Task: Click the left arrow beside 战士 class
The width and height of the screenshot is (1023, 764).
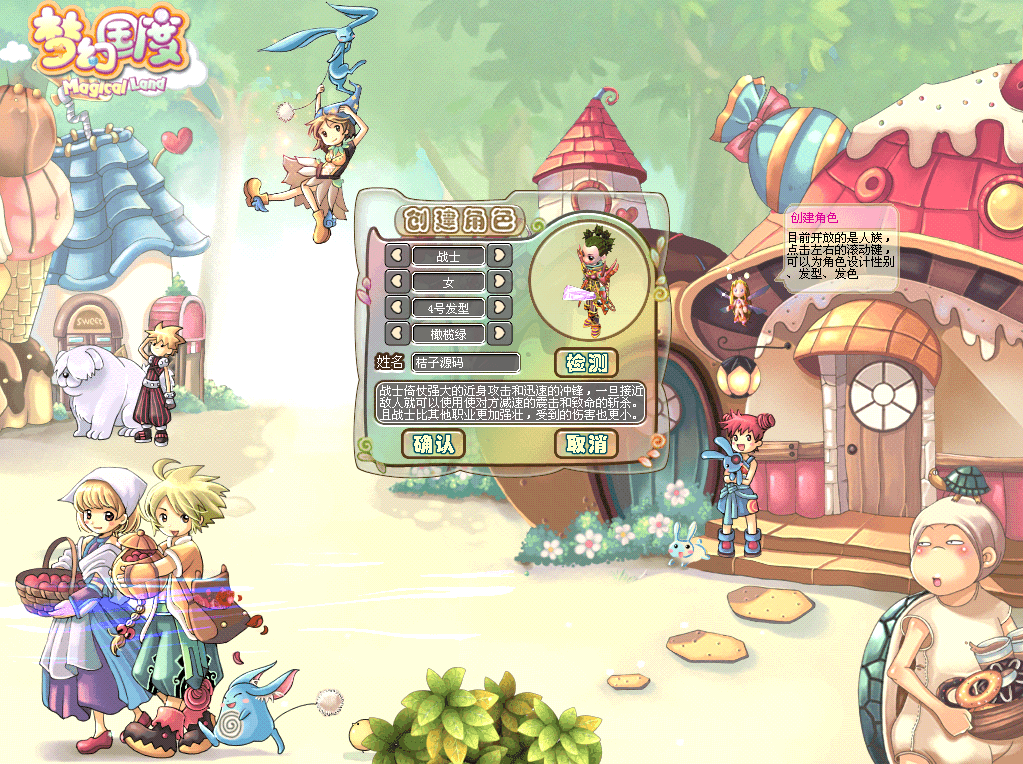Action: pyautogui.click(x=397, y=256)
